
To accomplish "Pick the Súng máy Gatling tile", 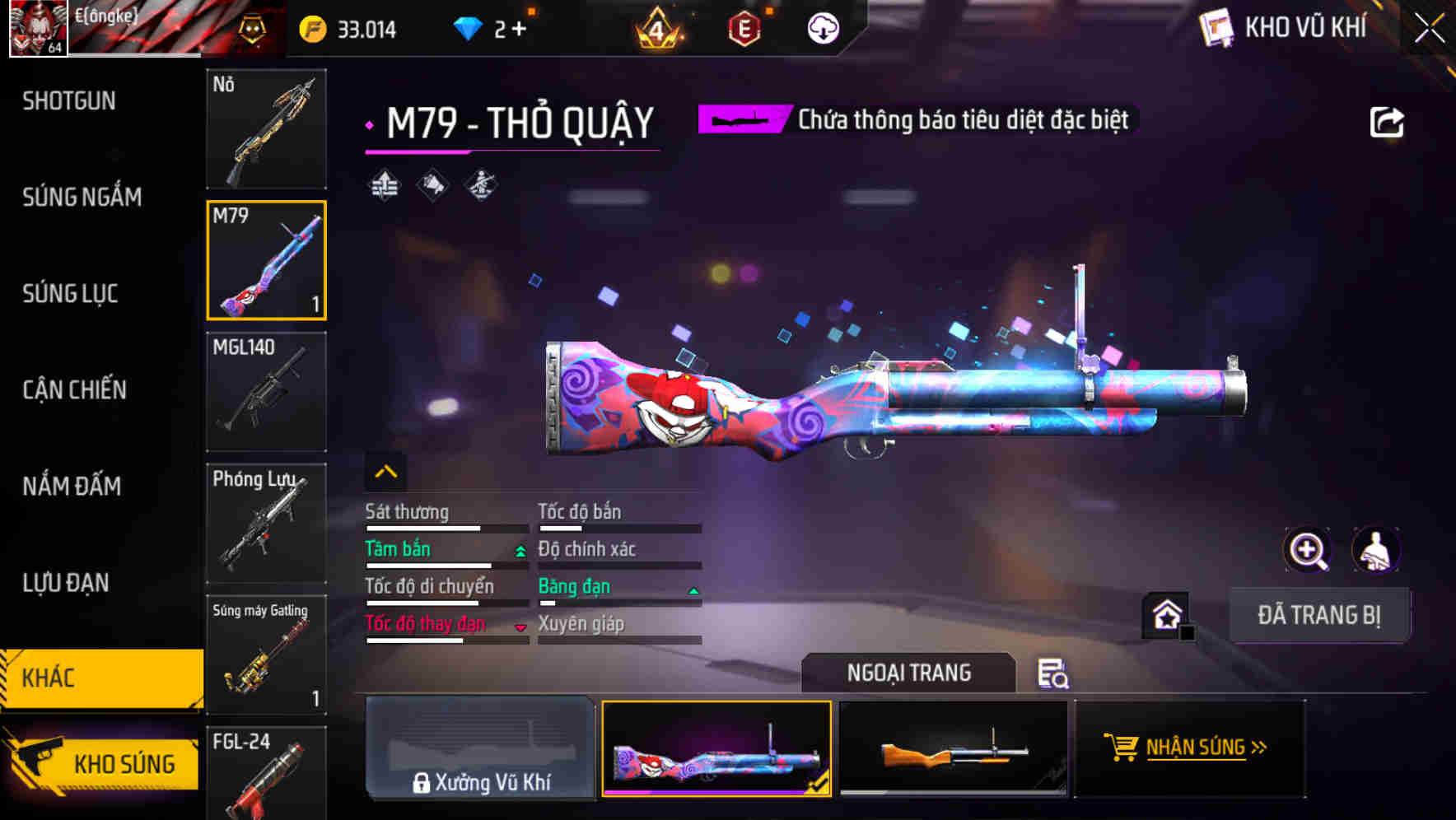I will [266, 655].
